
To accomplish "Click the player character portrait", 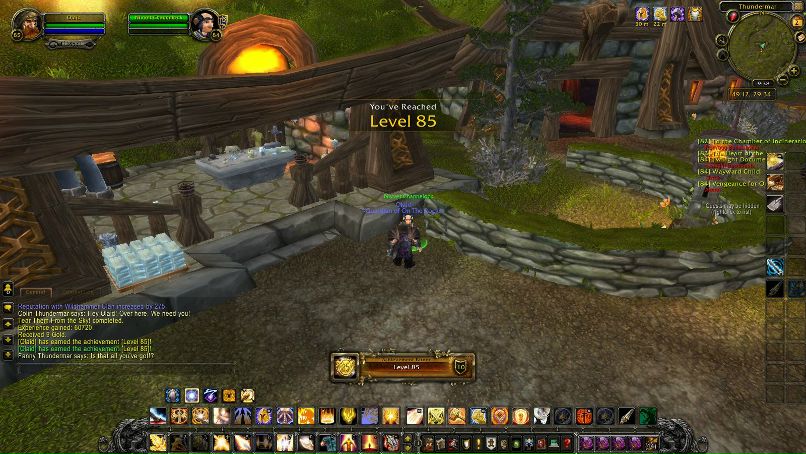I will tap(25, 25).
